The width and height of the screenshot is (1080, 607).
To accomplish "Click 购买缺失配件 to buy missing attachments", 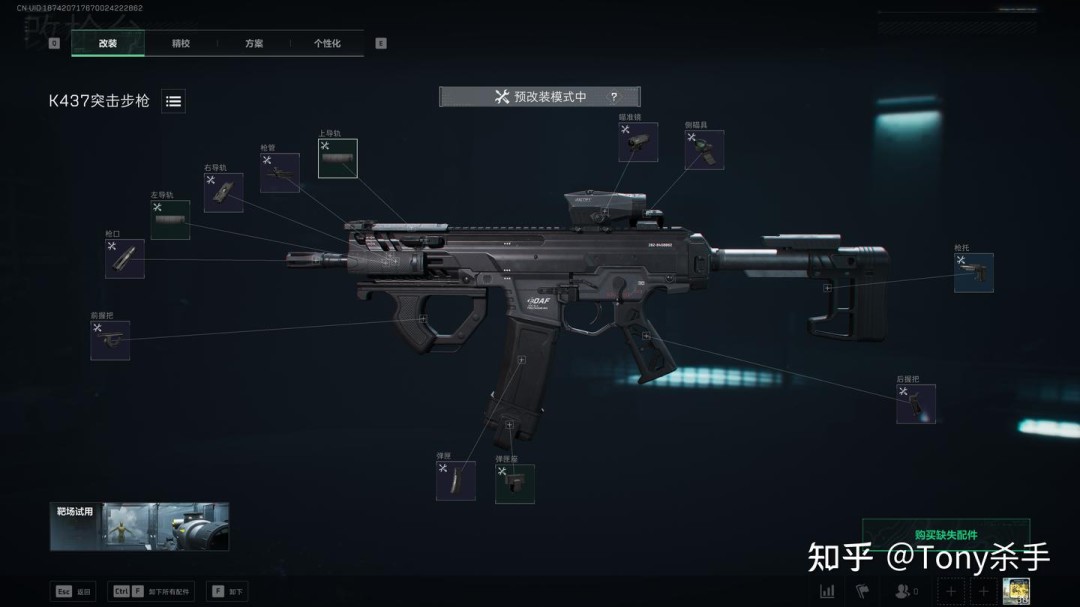I will pos(945,535).
